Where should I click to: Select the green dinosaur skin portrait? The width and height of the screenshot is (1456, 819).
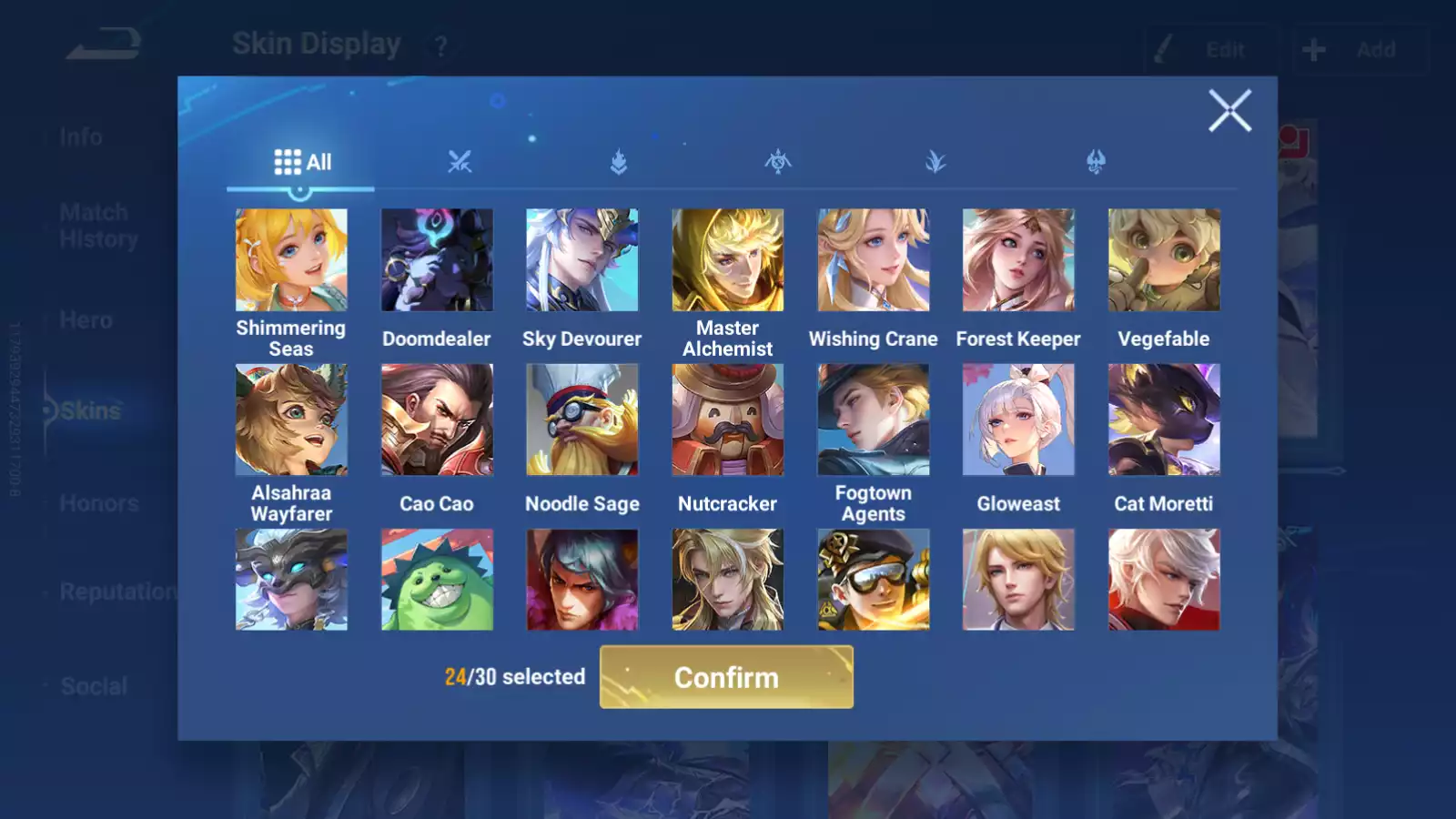[x=437, y=580]
